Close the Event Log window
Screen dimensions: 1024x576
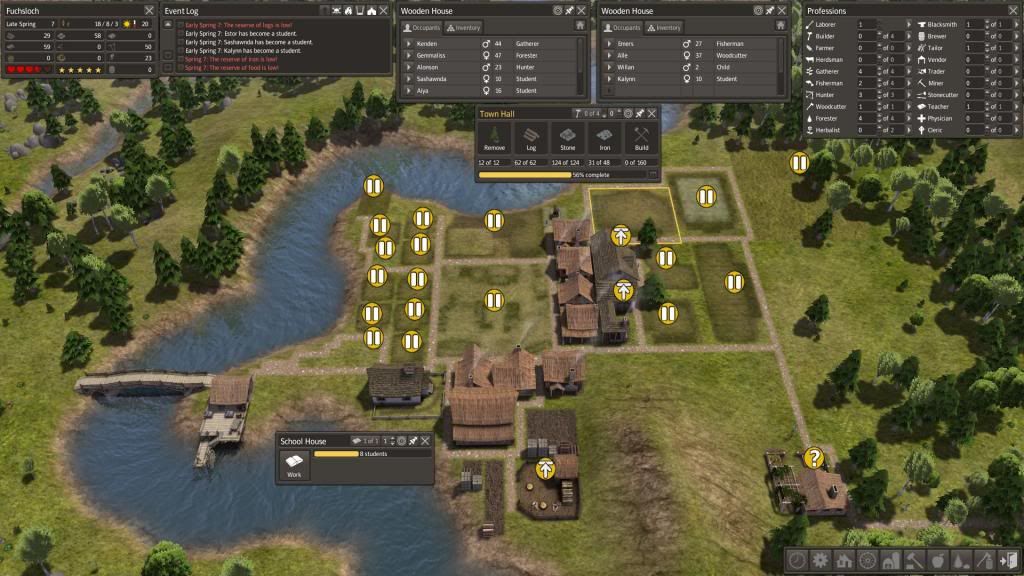point(384,10)
